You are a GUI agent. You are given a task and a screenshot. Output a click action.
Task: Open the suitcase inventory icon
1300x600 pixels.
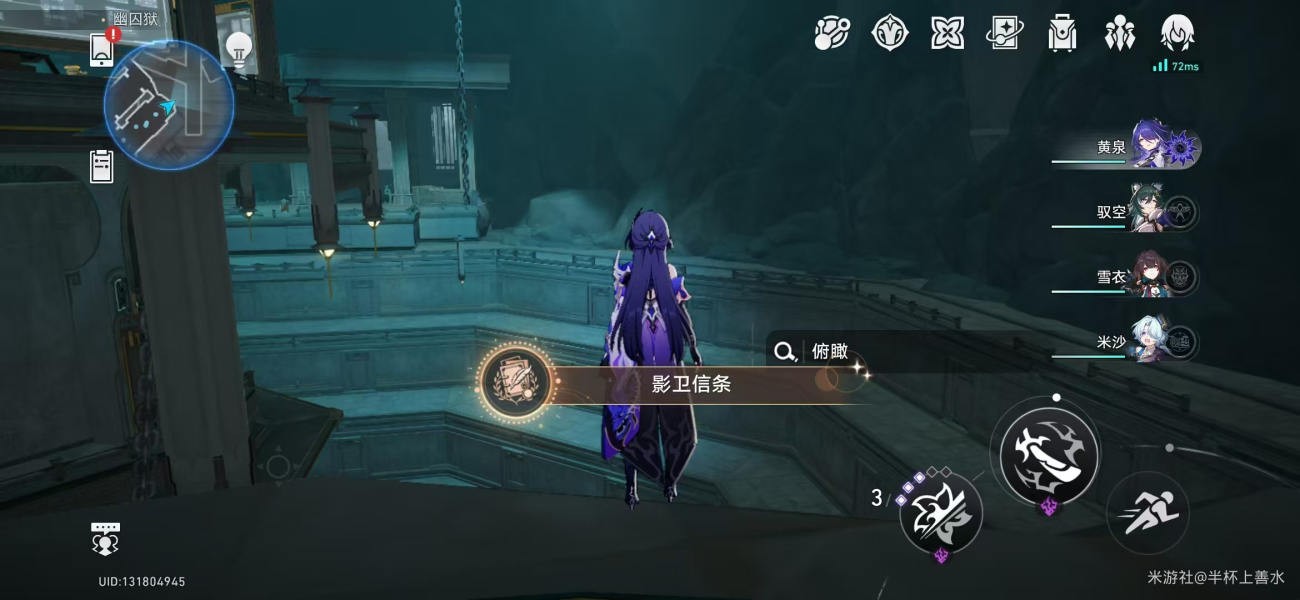(x=1061, y=33)
